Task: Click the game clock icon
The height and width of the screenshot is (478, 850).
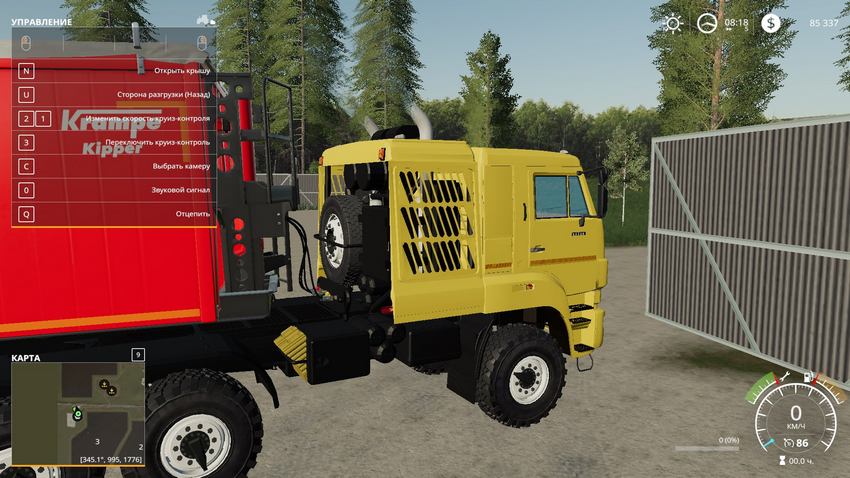Action: 707,23
